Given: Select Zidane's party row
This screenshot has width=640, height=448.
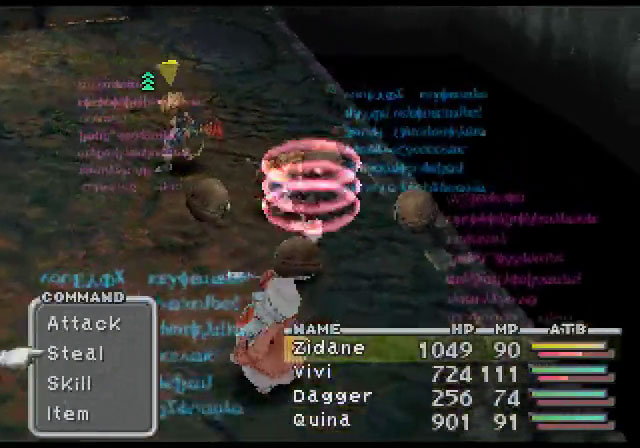Looking at the screenshot, I should tap(329, 348).
